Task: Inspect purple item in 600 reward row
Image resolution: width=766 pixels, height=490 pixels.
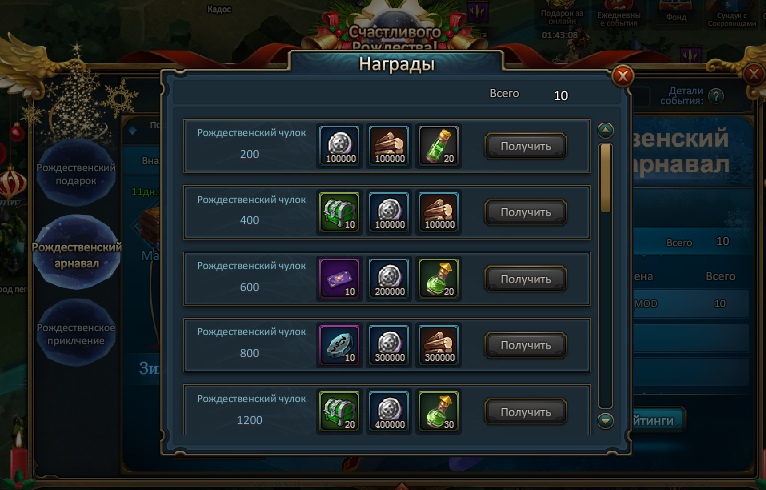Action: coord(337,277)
